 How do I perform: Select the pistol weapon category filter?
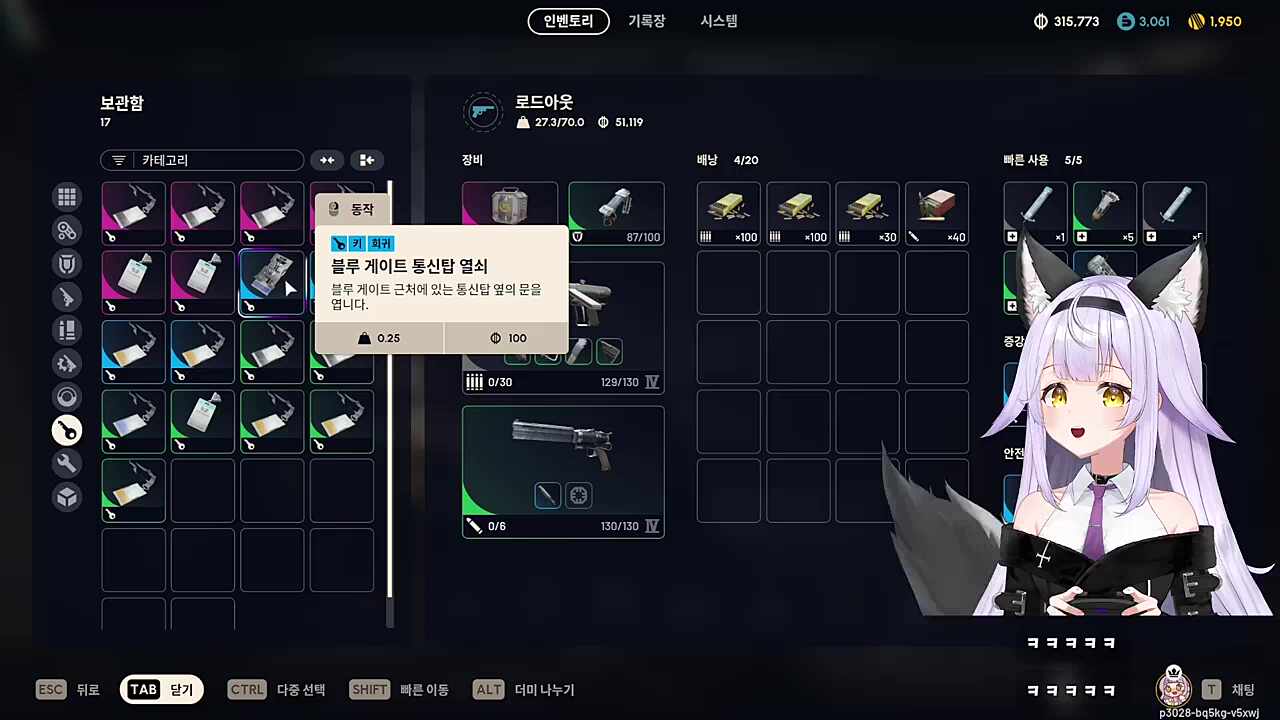(x=66, y=297)
